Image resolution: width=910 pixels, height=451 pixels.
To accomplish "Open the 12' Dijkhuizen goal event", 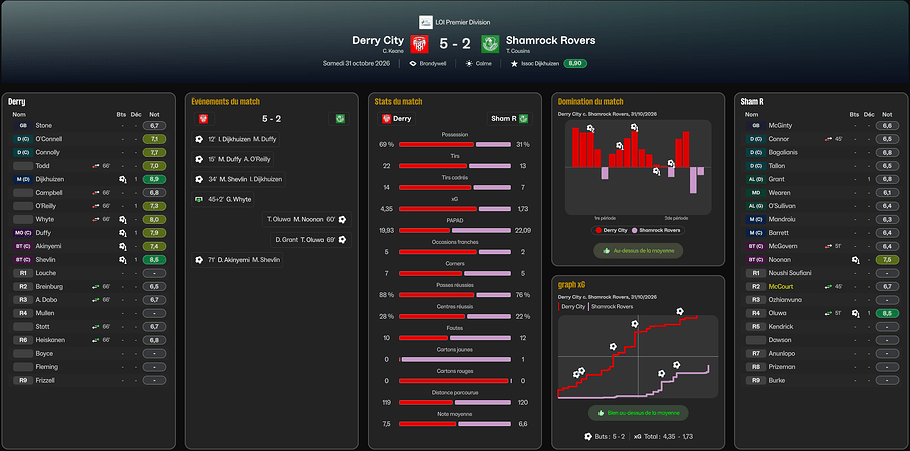I will (240, 139).
